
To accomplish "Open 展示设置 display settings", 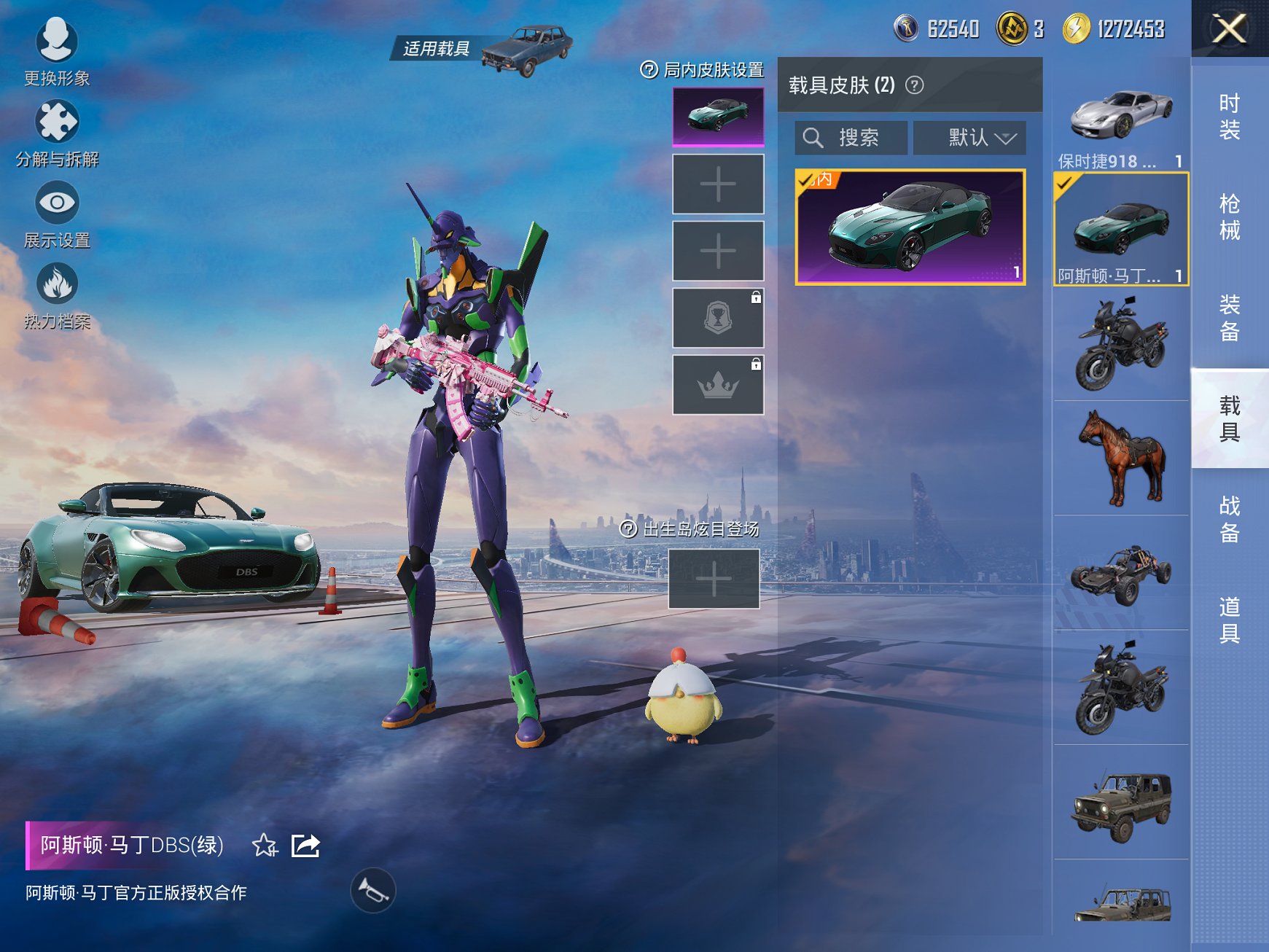I will [x=57, y=213].
